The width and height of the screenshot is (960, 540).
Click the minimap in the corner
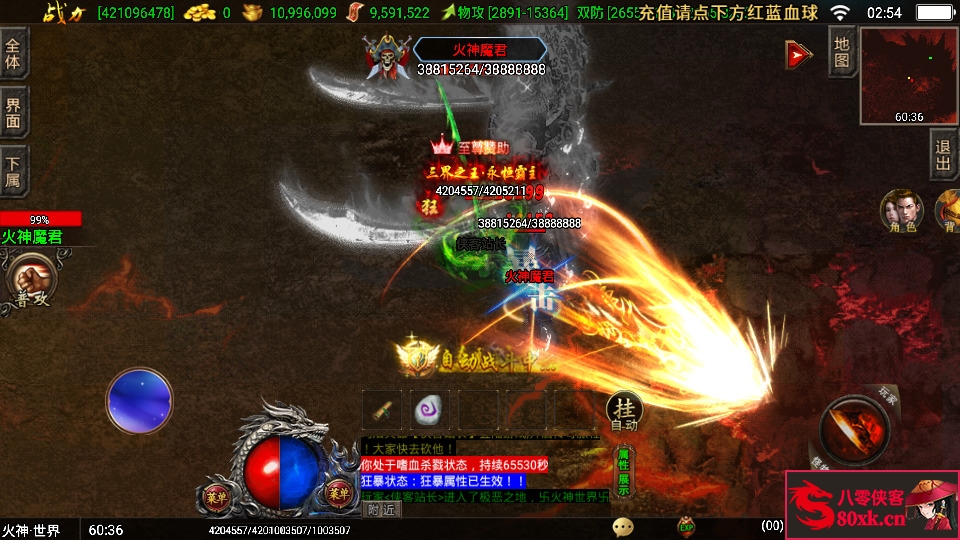click(x=908, y=76)
